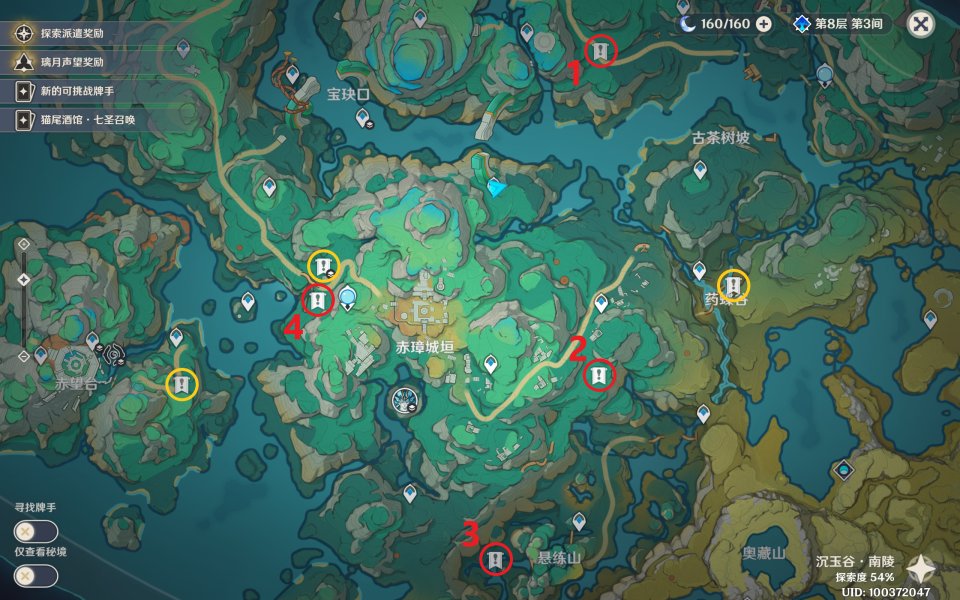Open the 探索派遣奖励 notification
This screenshot has height=600, width=960.
(x=70, y=33)
